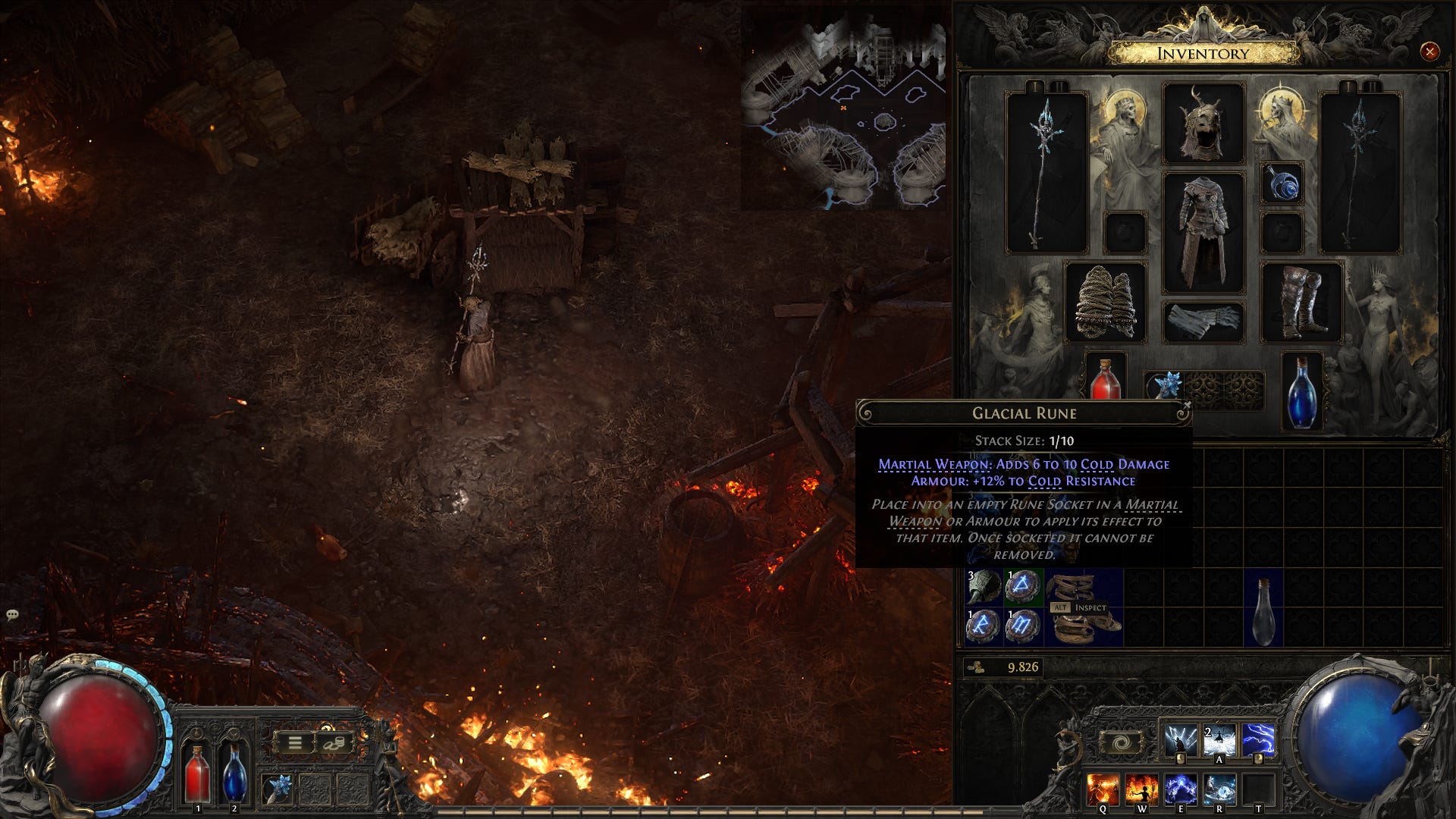Select the equipped rope-wrapped gloves
This screenshot has width=1456, height=819.
[1105, 302]
